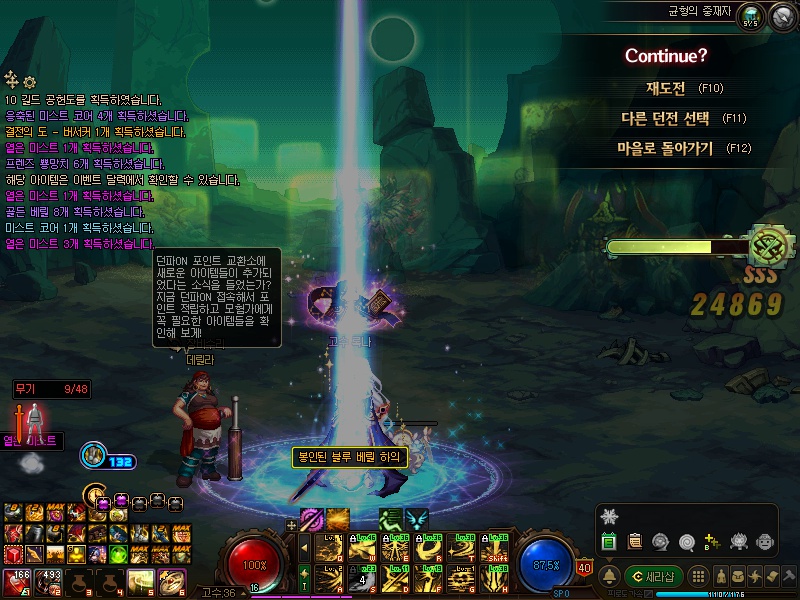Click the snowflake icon in the menu panel

coord(610,516)
